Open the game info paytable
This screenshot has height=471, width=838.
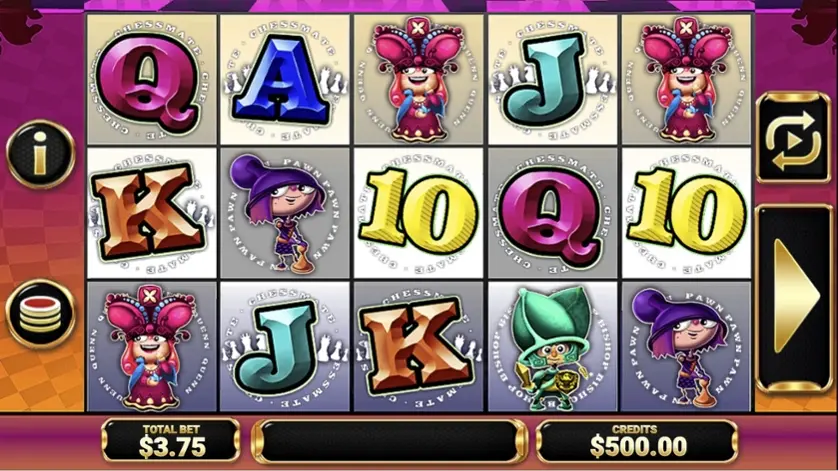click(41, 152)
